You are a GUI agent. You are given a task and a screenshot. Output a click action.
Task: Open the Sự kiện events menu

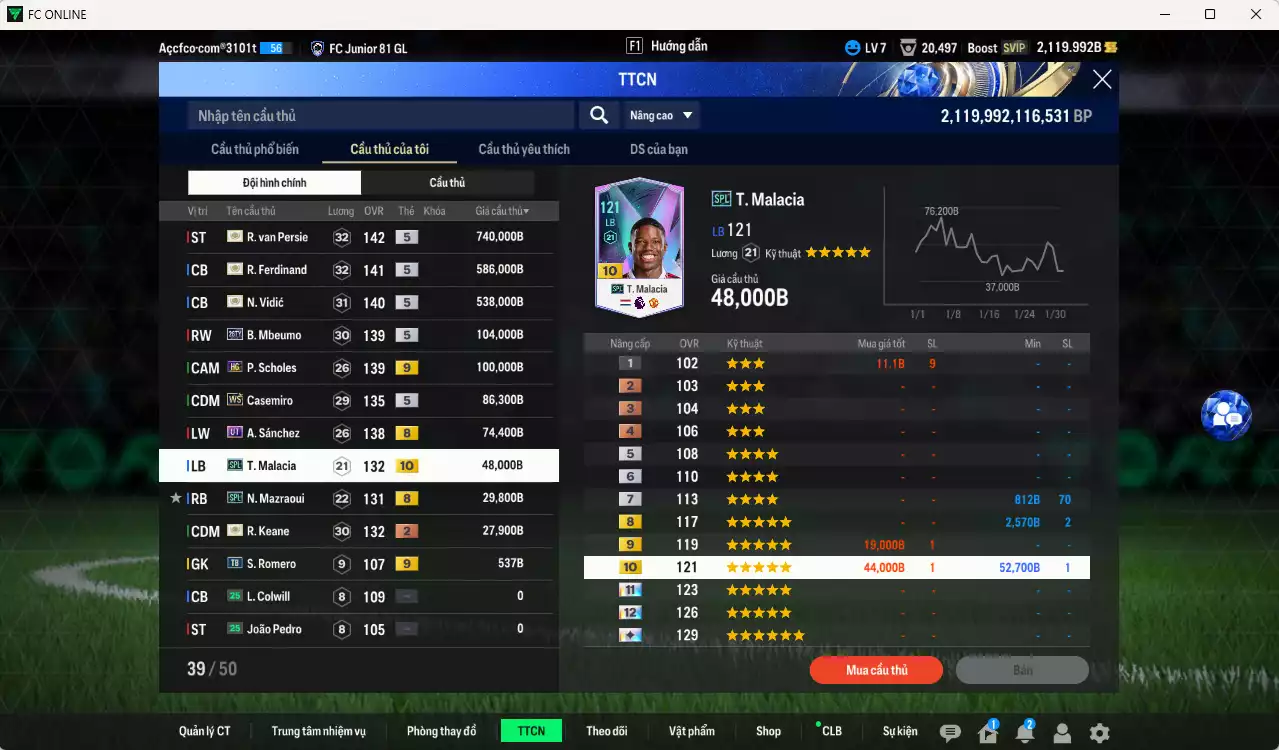pyautogui.click(x=900, y=731)
